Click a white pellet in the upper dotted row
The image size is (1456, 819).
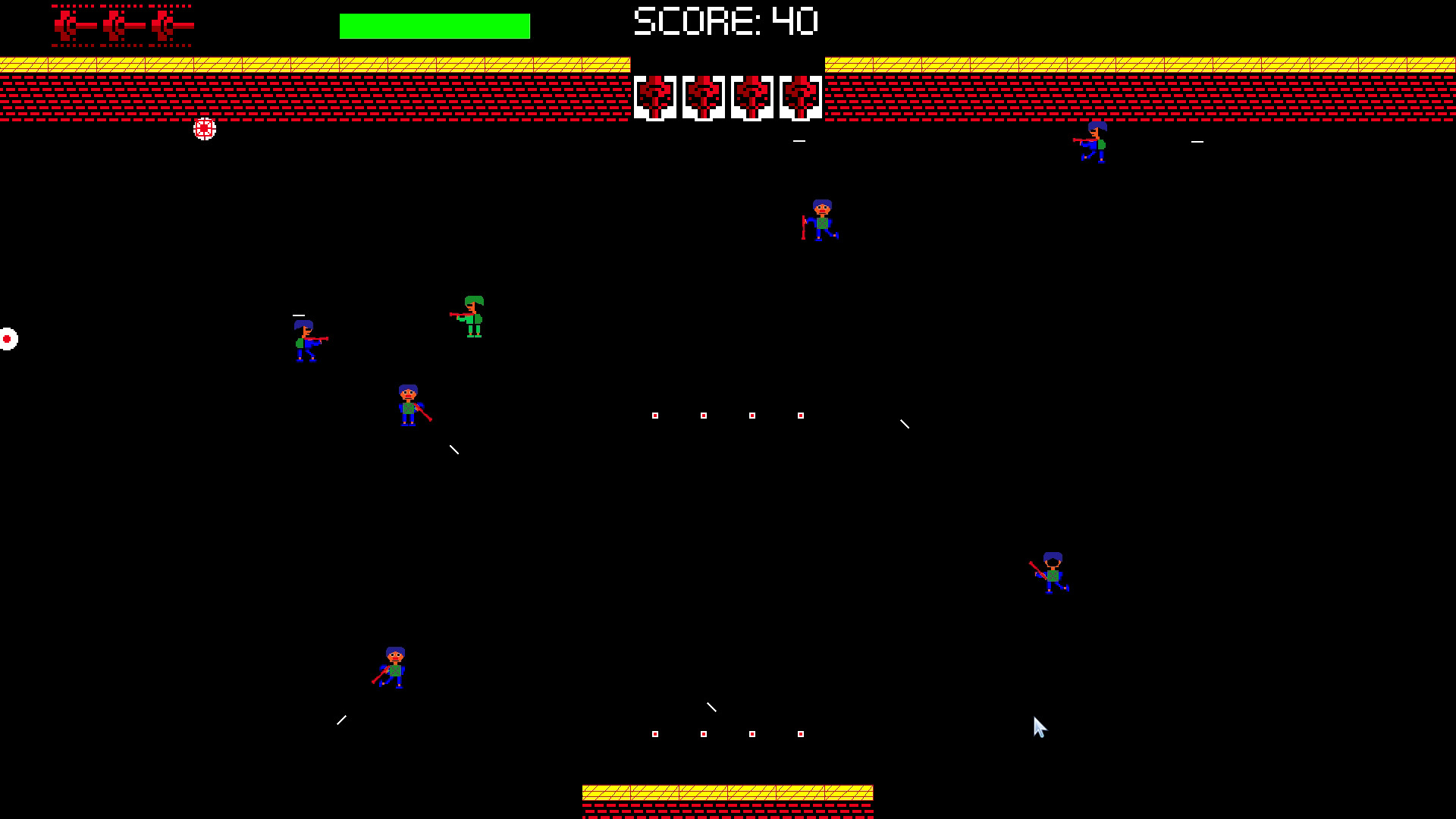pyautogui.click(x=655, y=416)
